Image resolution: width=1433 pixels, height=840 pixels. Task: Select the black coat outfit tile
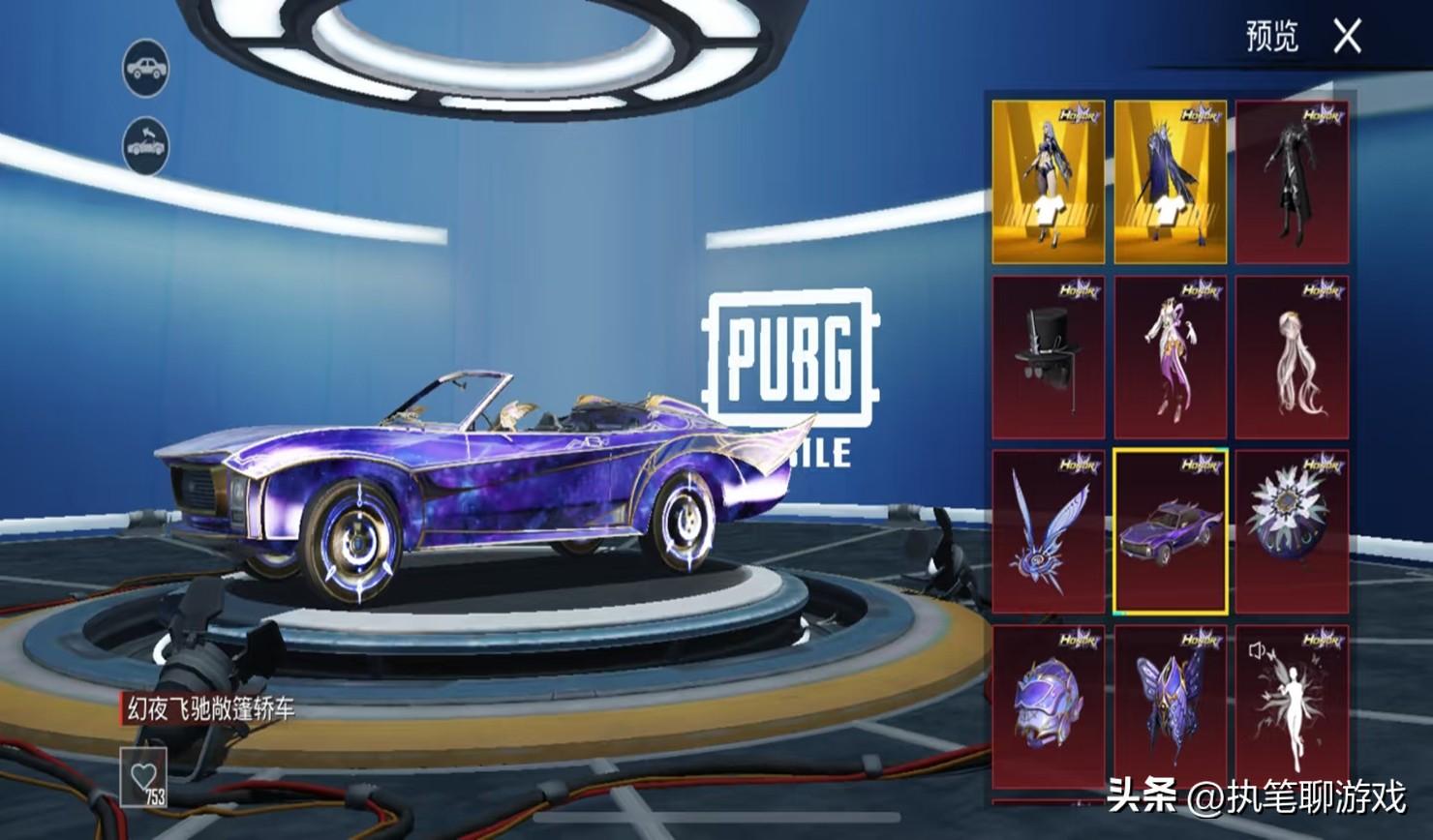(x=1292, y=182)
